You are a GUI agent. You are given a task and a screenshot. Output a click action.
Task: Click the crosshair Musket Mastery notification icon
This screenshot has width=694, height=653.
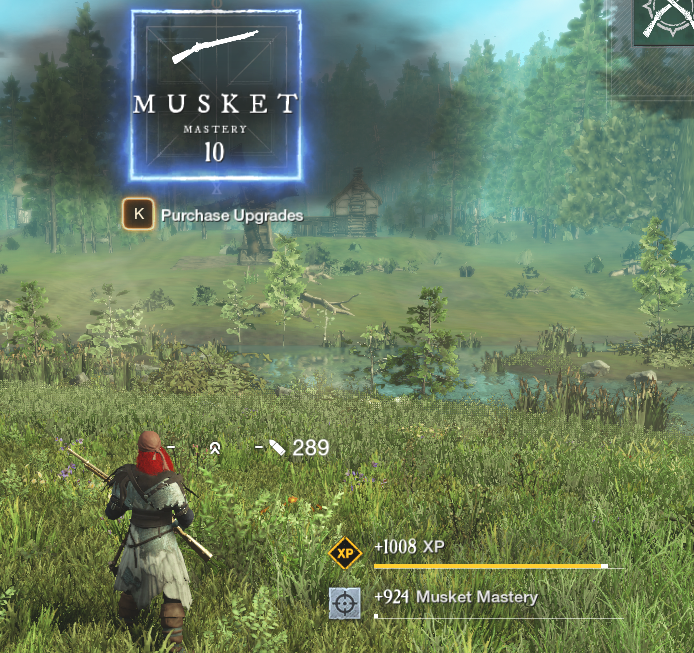click(x=344, y=602)
